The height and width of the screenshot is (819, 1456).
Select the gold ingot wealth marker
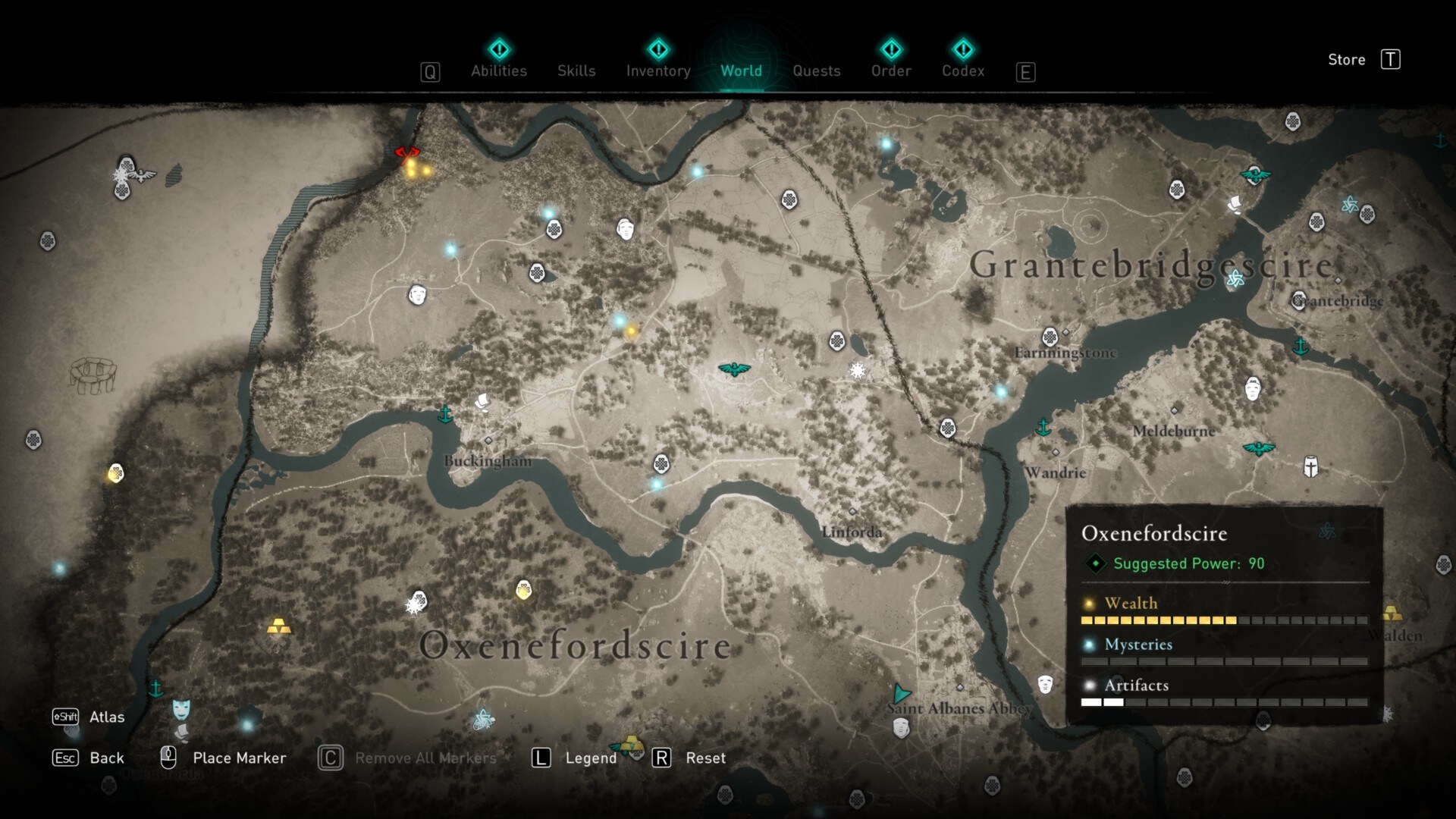point(278,627)
